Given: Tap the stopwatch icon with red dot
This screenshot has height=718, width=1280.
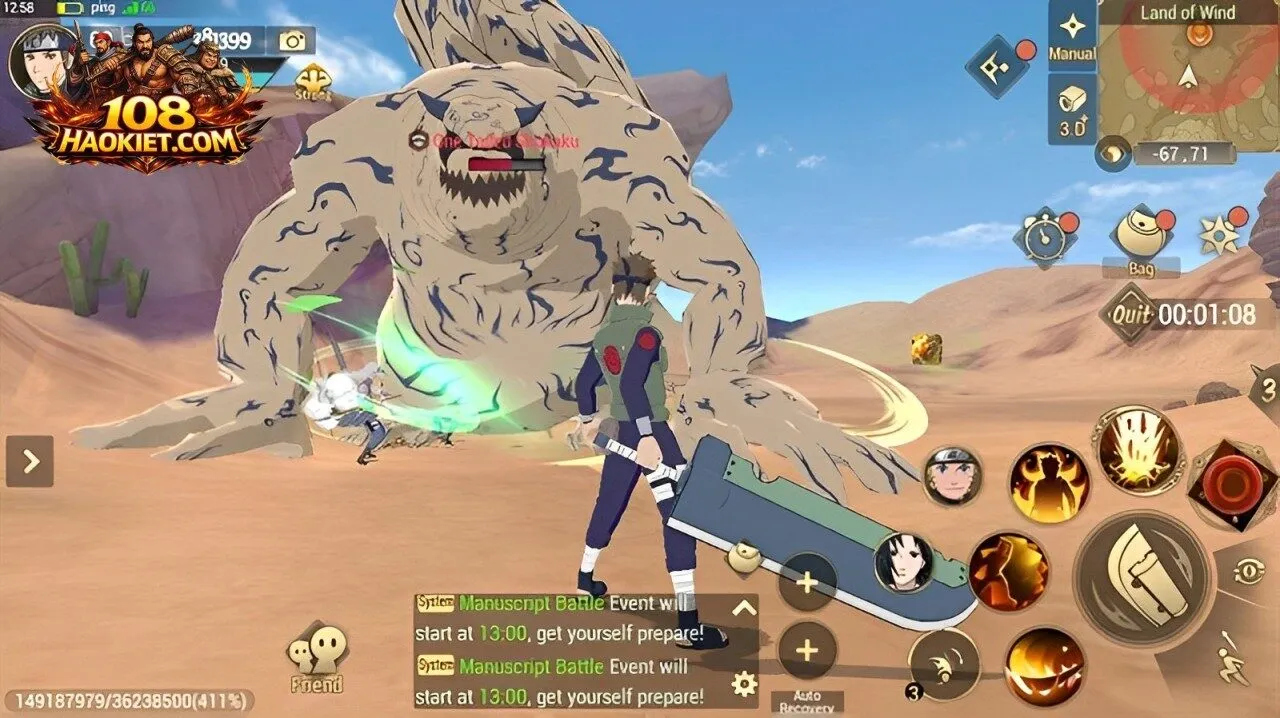Looking at the screenshot, I should 1043,237.
